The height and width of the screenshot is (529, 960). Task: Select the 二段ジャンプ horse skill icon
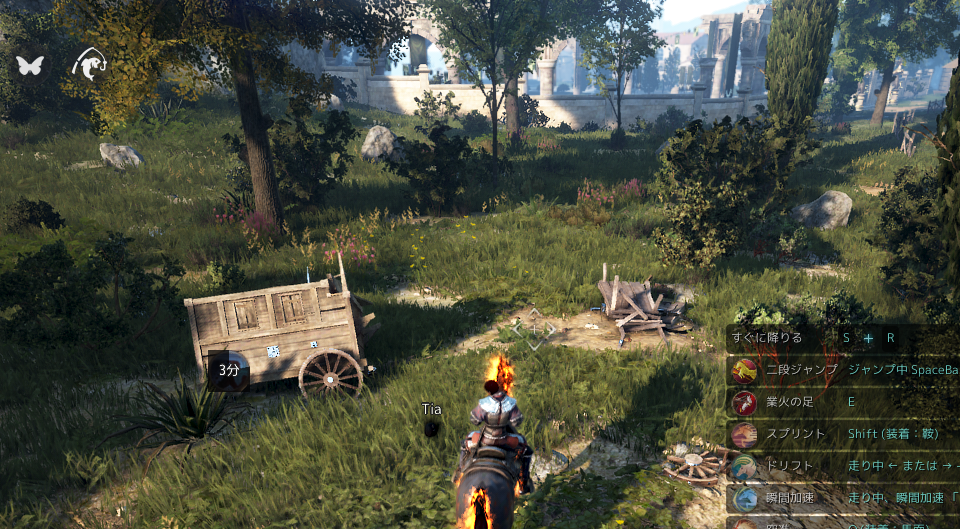tap(744, 371)
